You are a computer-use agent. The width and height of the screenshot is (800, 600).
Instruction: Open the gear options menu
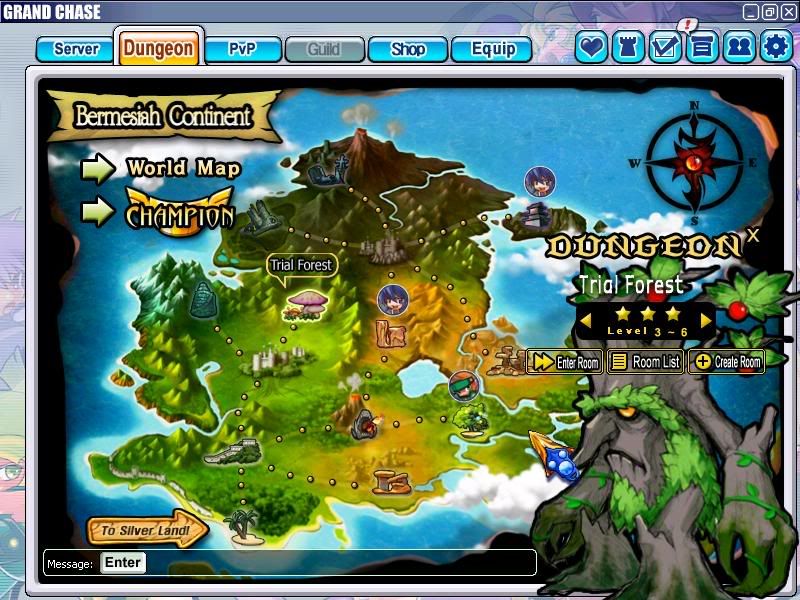point(776,46)
